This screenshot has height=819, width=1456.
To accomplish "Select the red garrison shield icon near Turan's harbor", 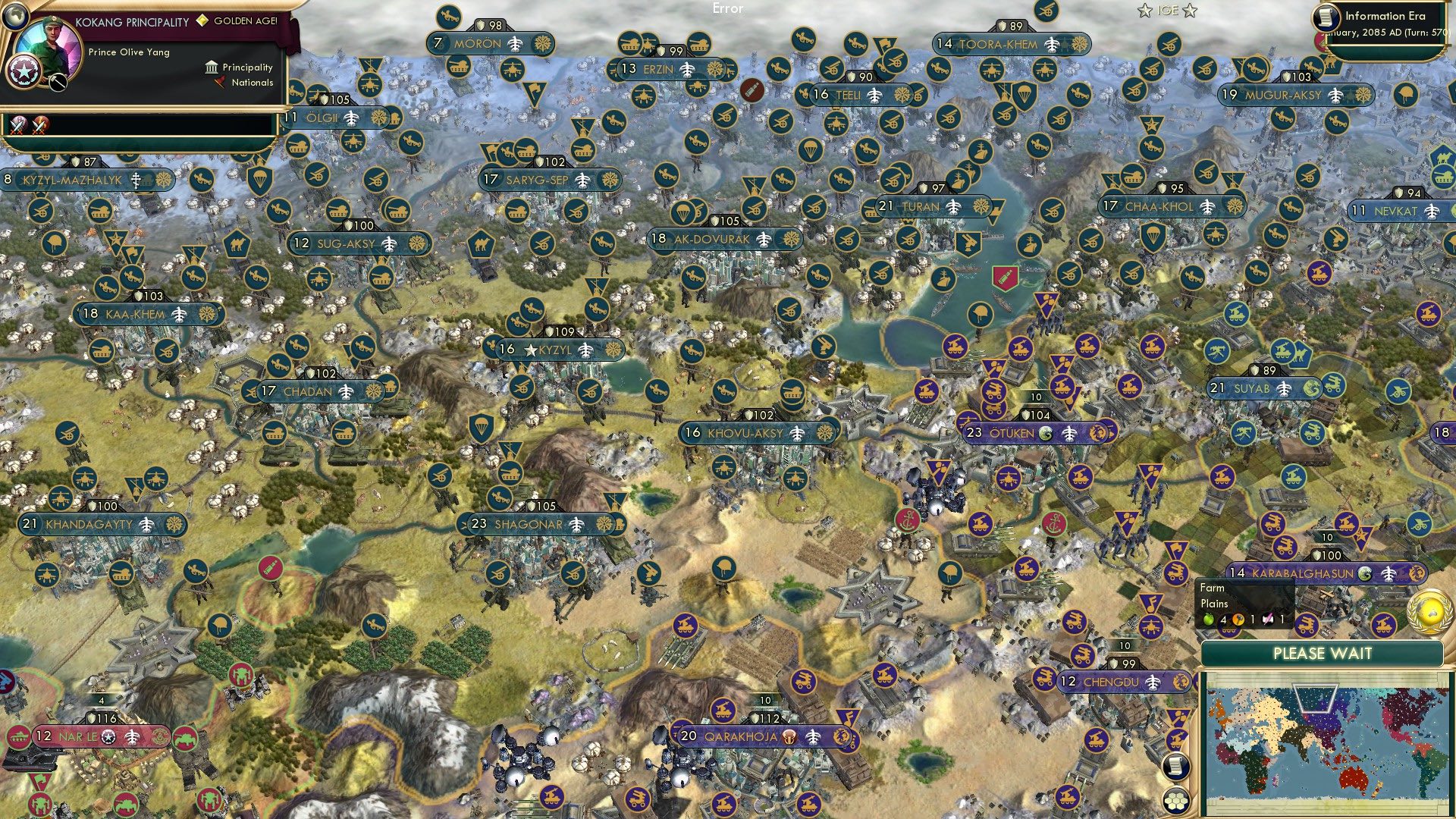I will [x=1006, y=279].
